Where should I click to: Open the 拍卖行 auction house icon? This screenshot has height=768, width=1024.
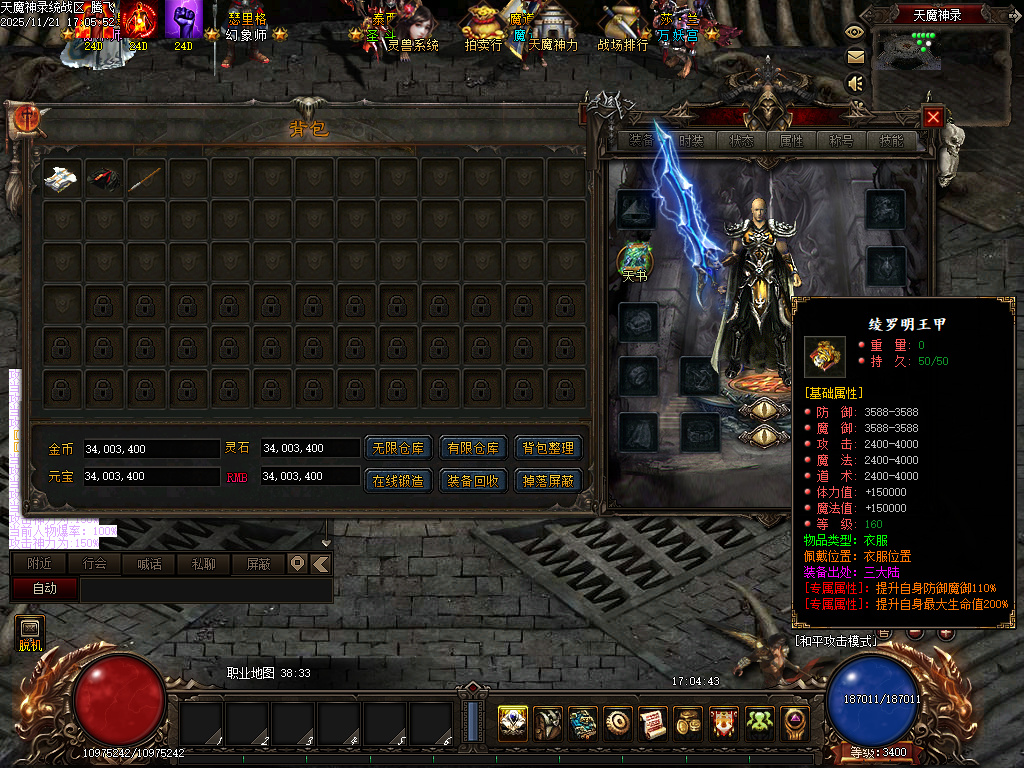483,27
